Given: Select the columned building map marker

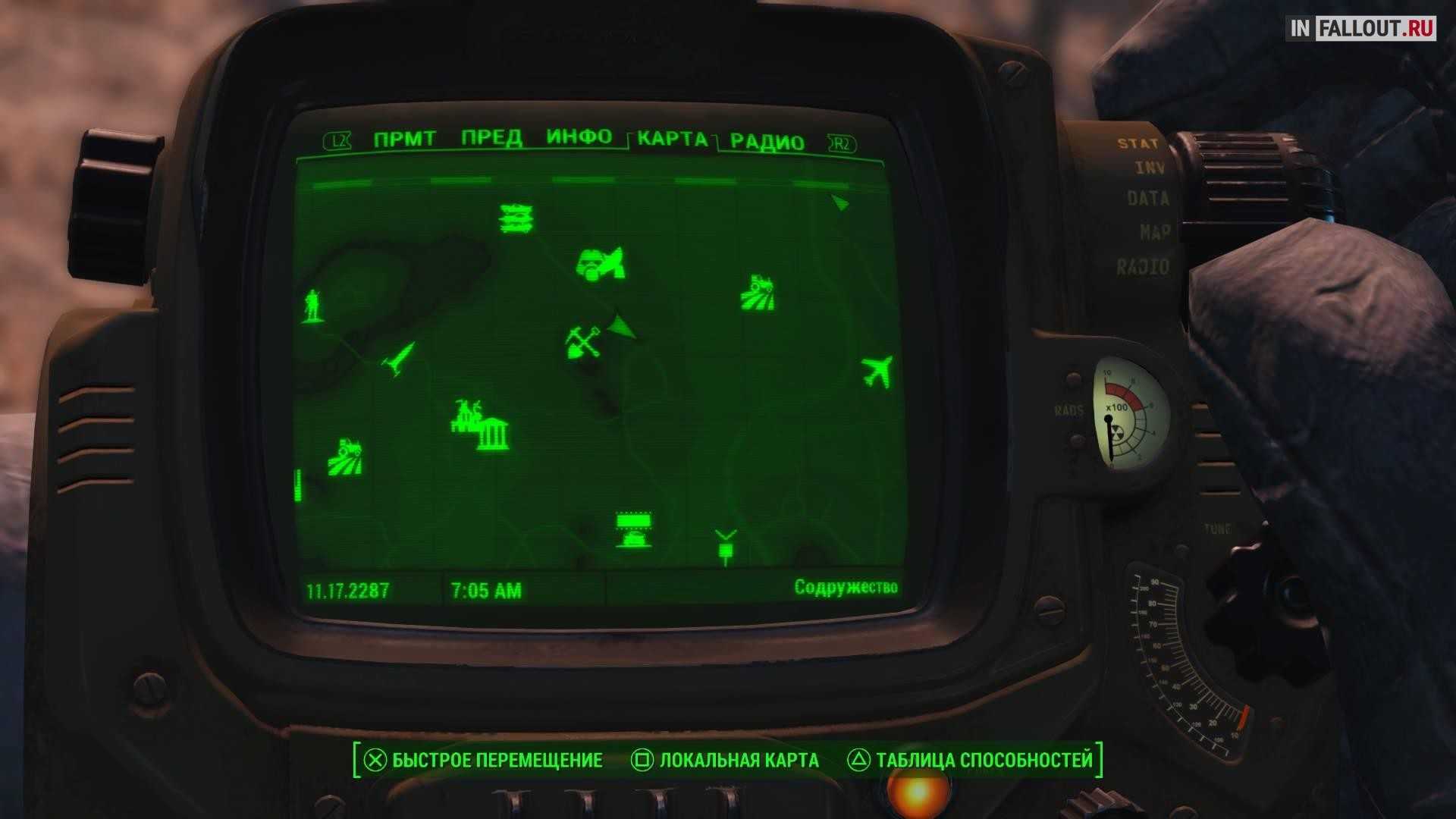Looking at the screenshot, I should (493, 434).
